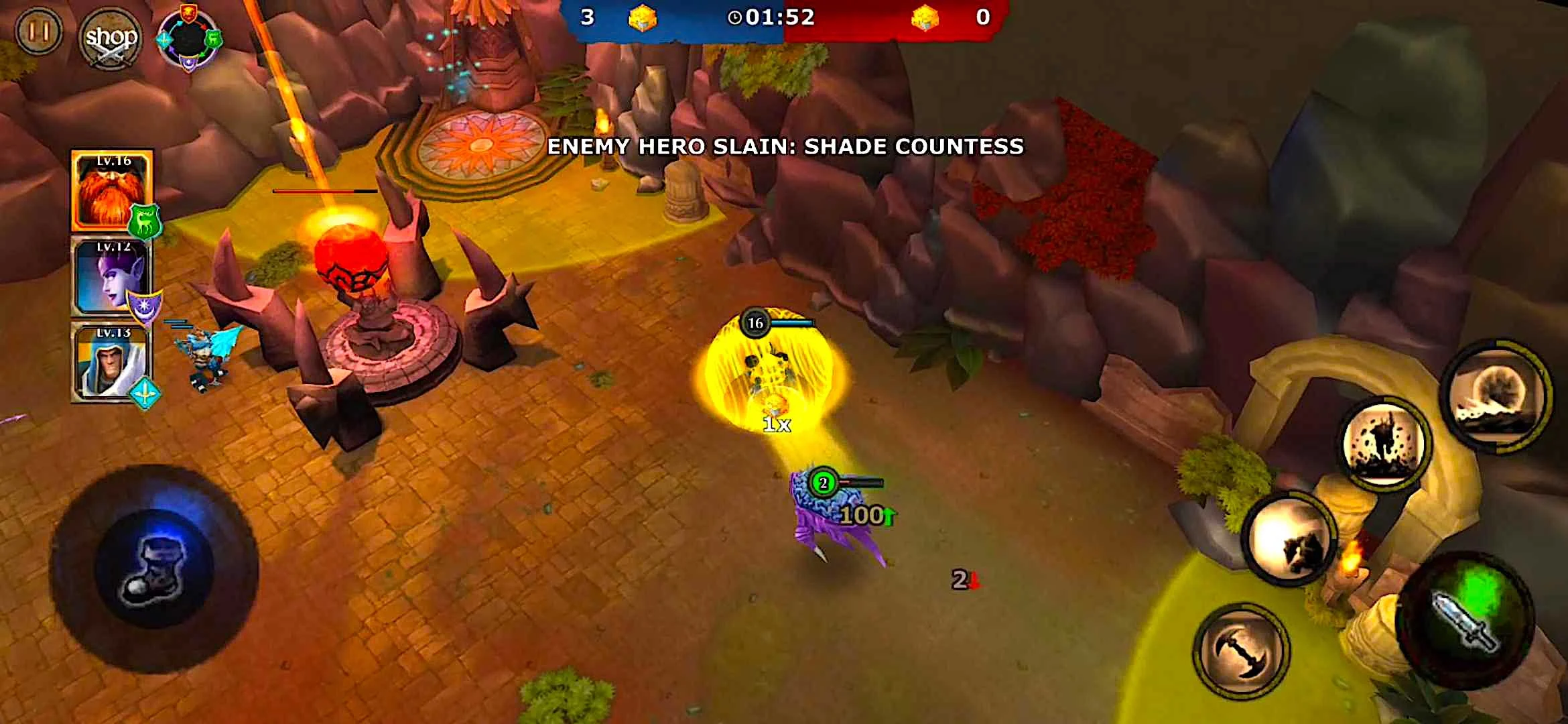Tap the circular team emblem minimap icon
Viewport: 1568px width, 724px height.
point(189,38)
